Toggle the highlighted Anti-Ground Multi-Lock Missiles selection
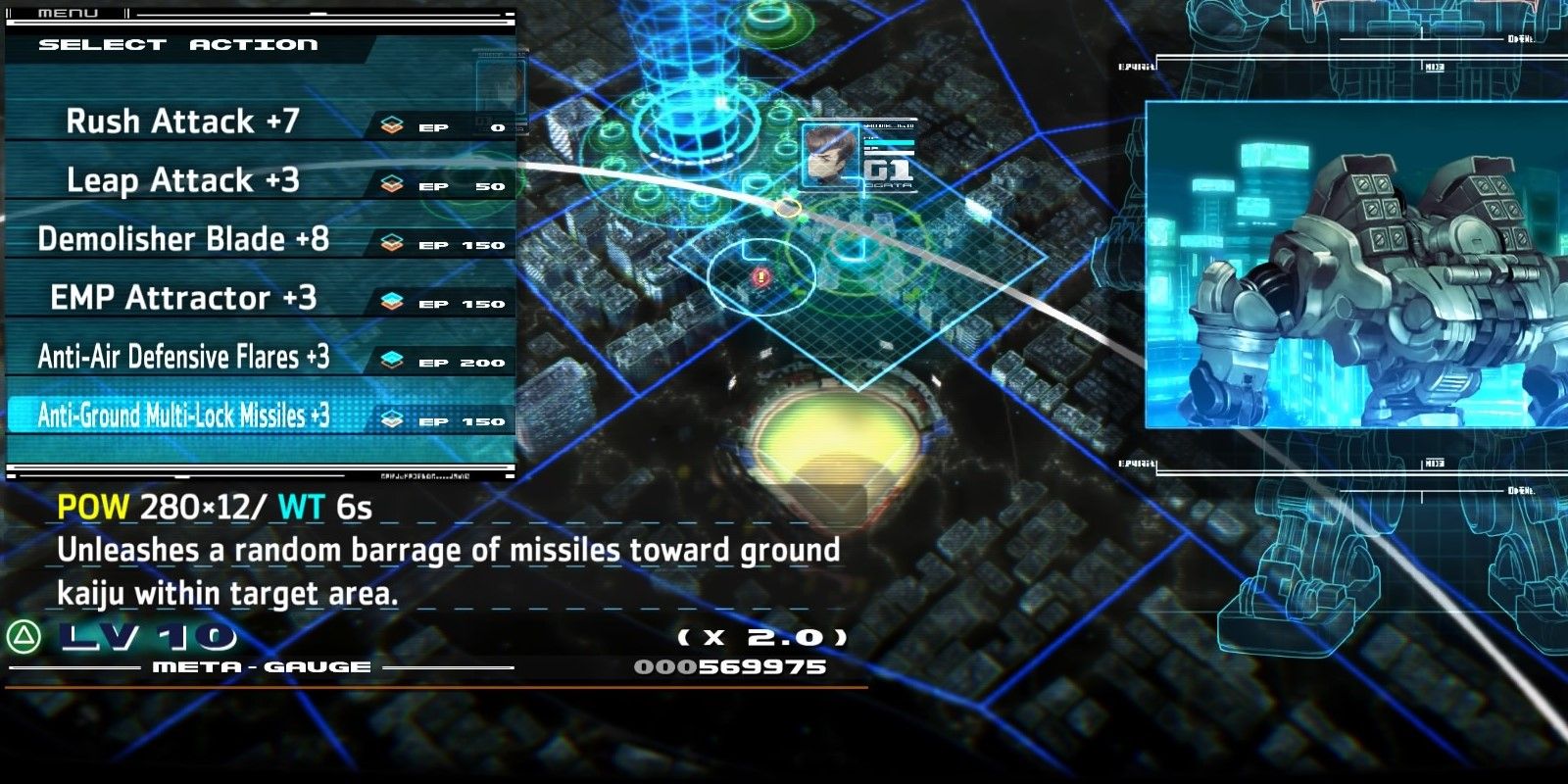Image resolution: width=1568 pixels, height=784 pixels. click(x=186, y=416)
